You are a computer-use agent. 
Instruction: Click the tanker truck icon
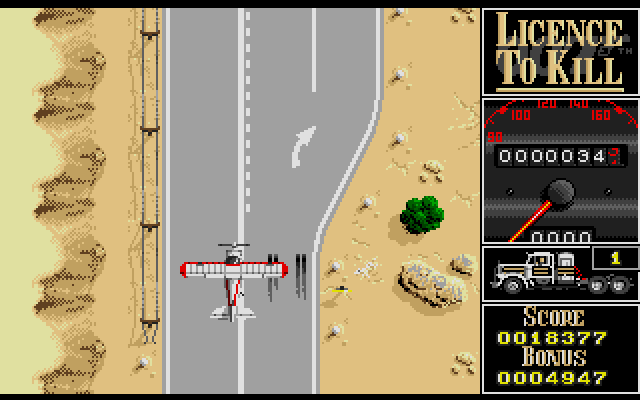coord(543,273)
